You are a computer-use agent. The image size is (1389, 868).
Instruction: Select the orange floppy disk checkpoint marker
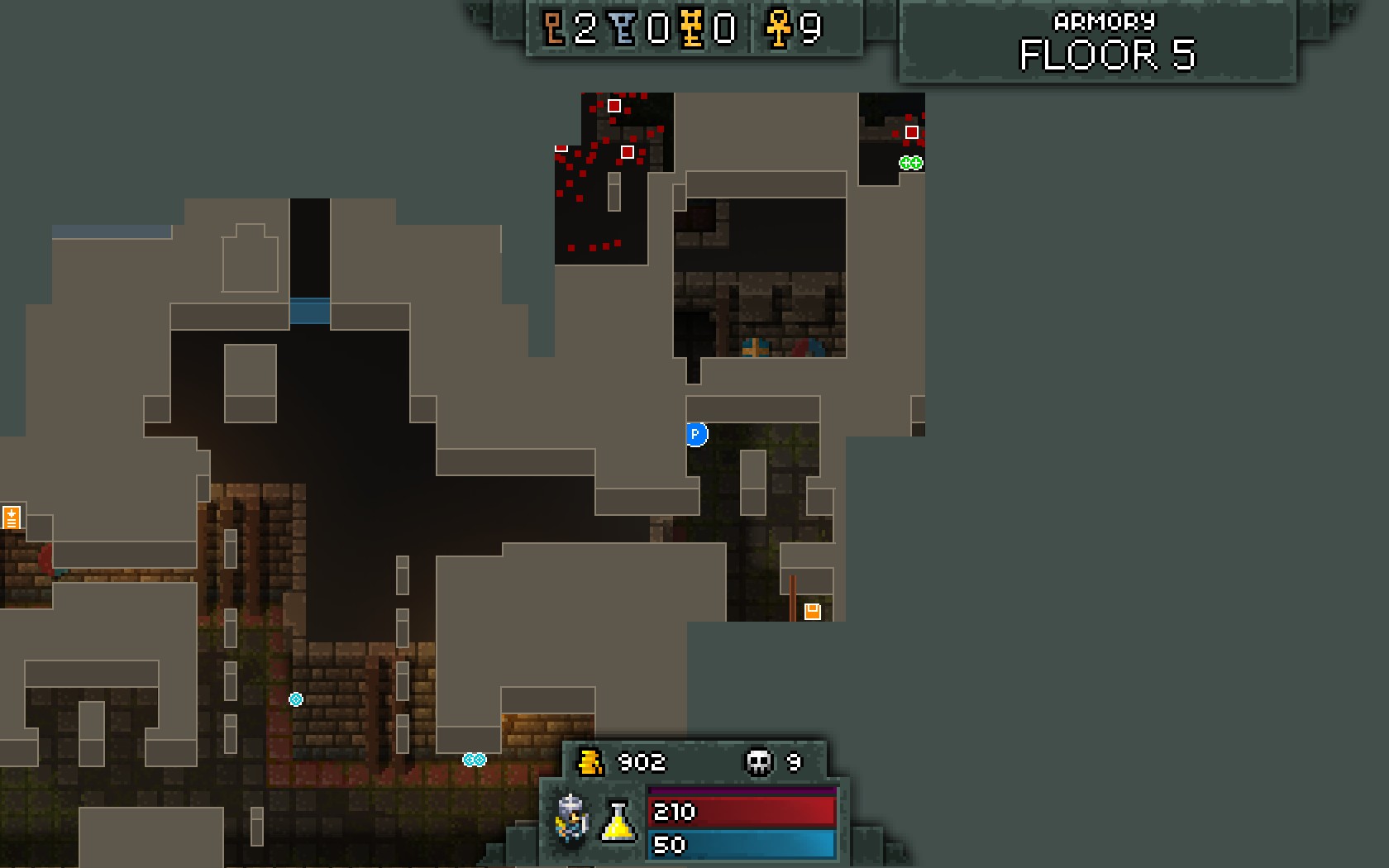click(813, 611)
